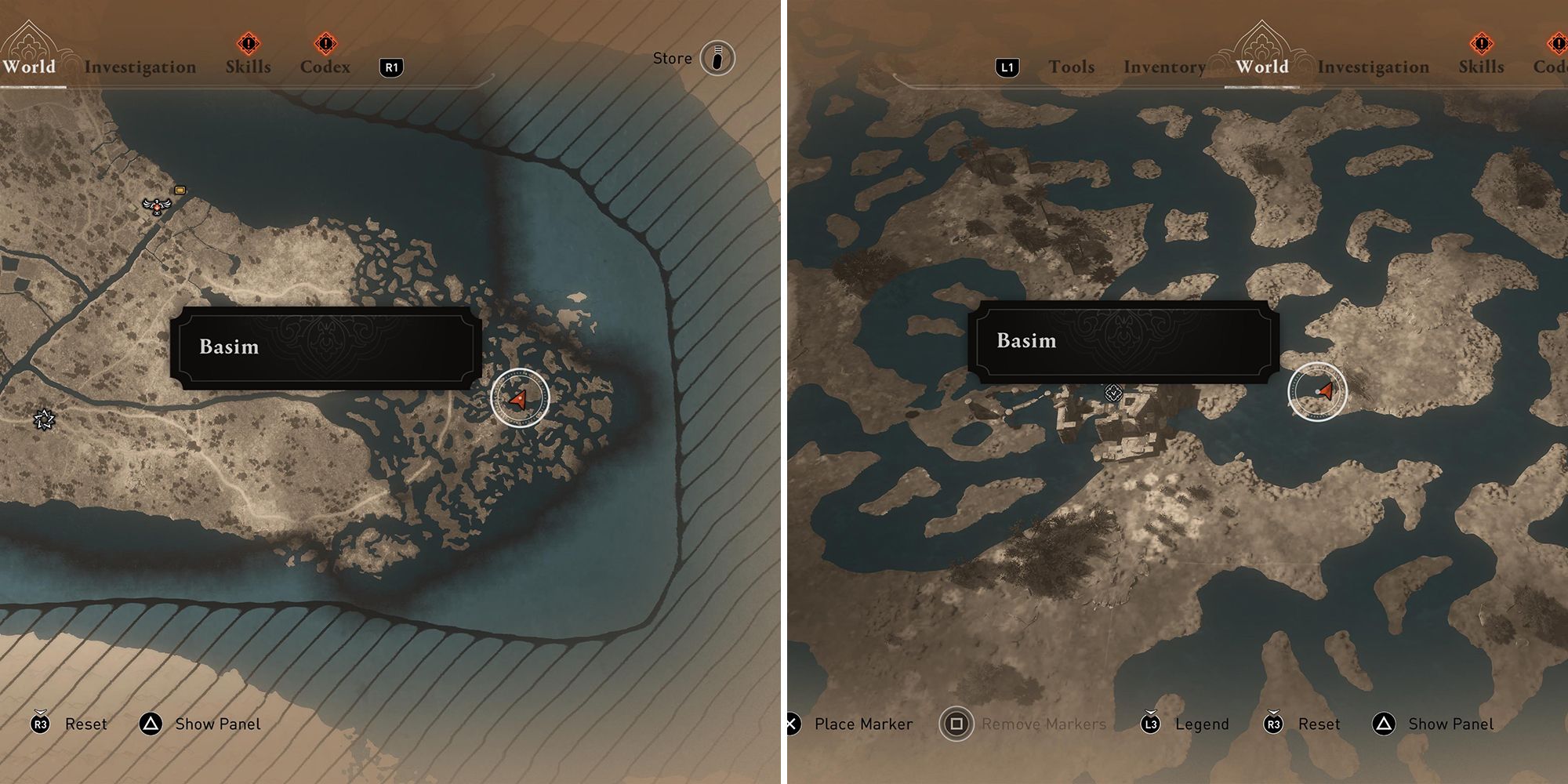Open the Tools menu
1568x784 pixels.
point(1070,67)
